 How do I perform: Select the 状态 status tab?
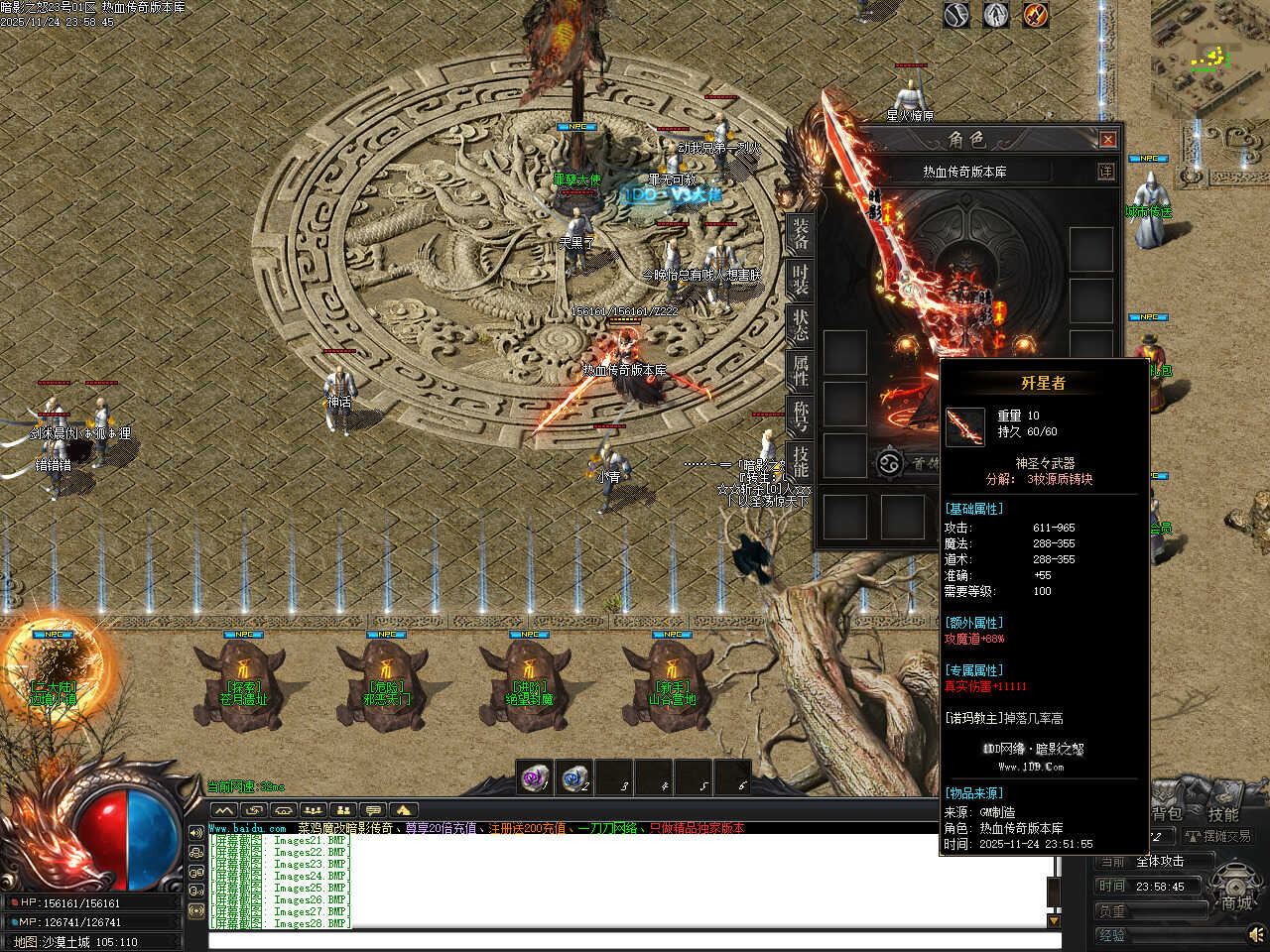click(800, 324)
